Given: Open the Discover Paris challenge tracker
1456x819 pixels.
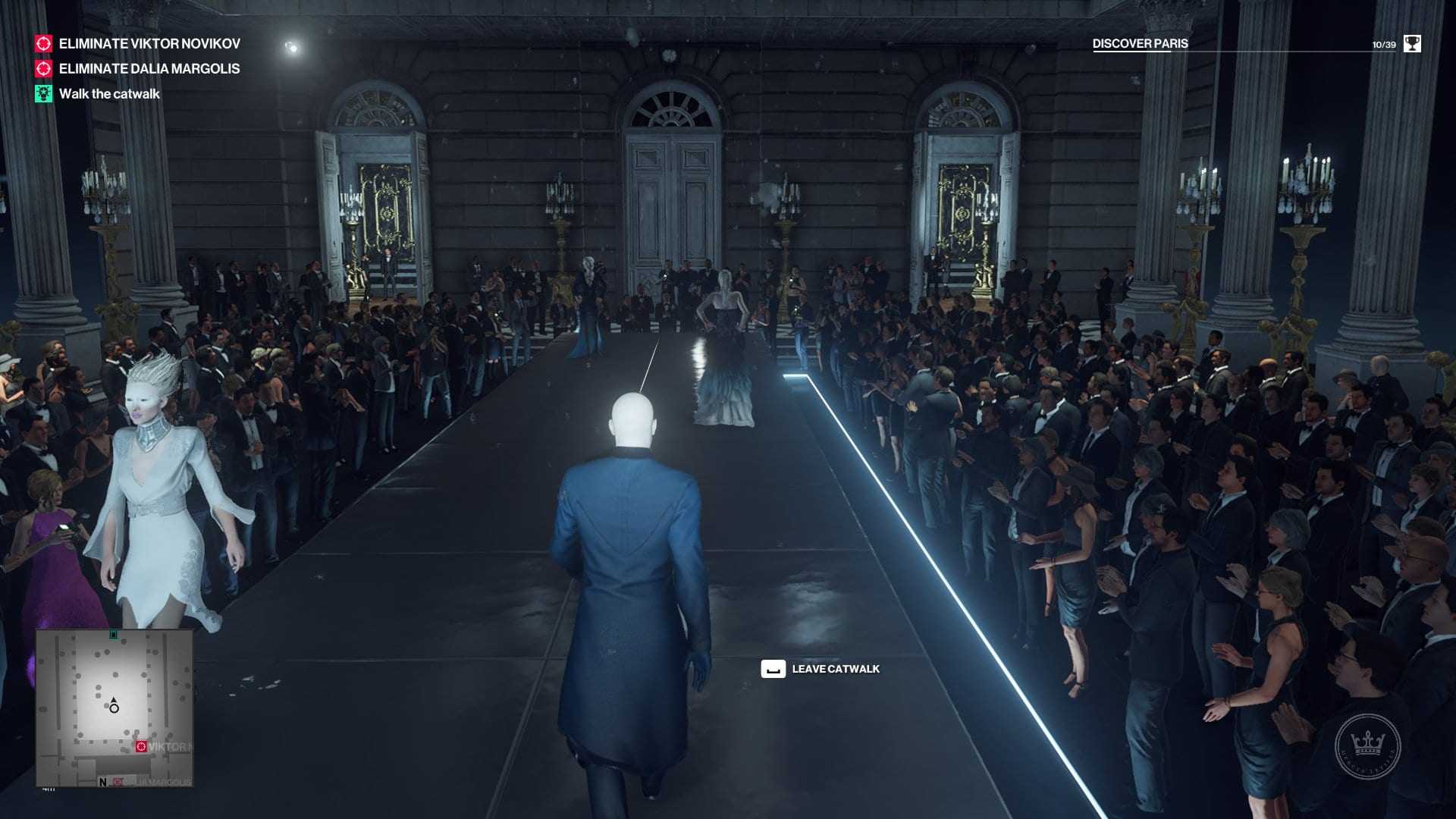Looking at the screenshot, I should point(1140,44).
